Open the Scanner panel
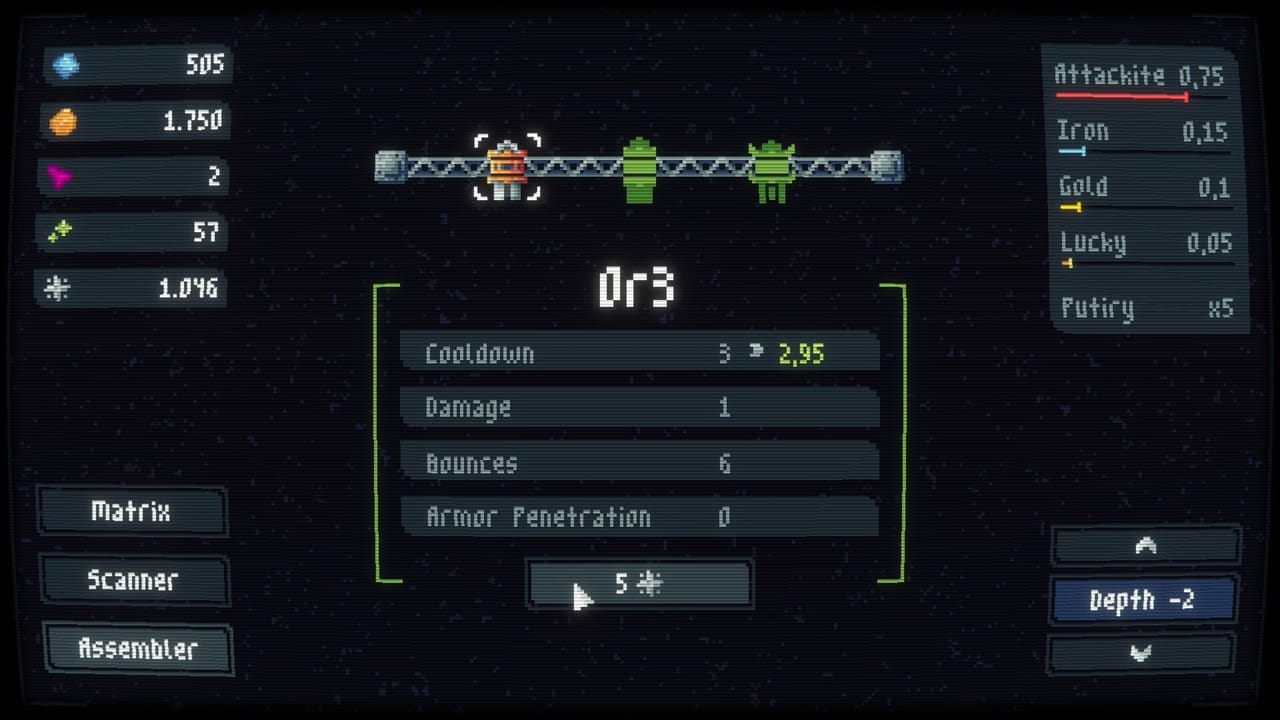This screenshot has height=720, width=1280. click(132, 581)
